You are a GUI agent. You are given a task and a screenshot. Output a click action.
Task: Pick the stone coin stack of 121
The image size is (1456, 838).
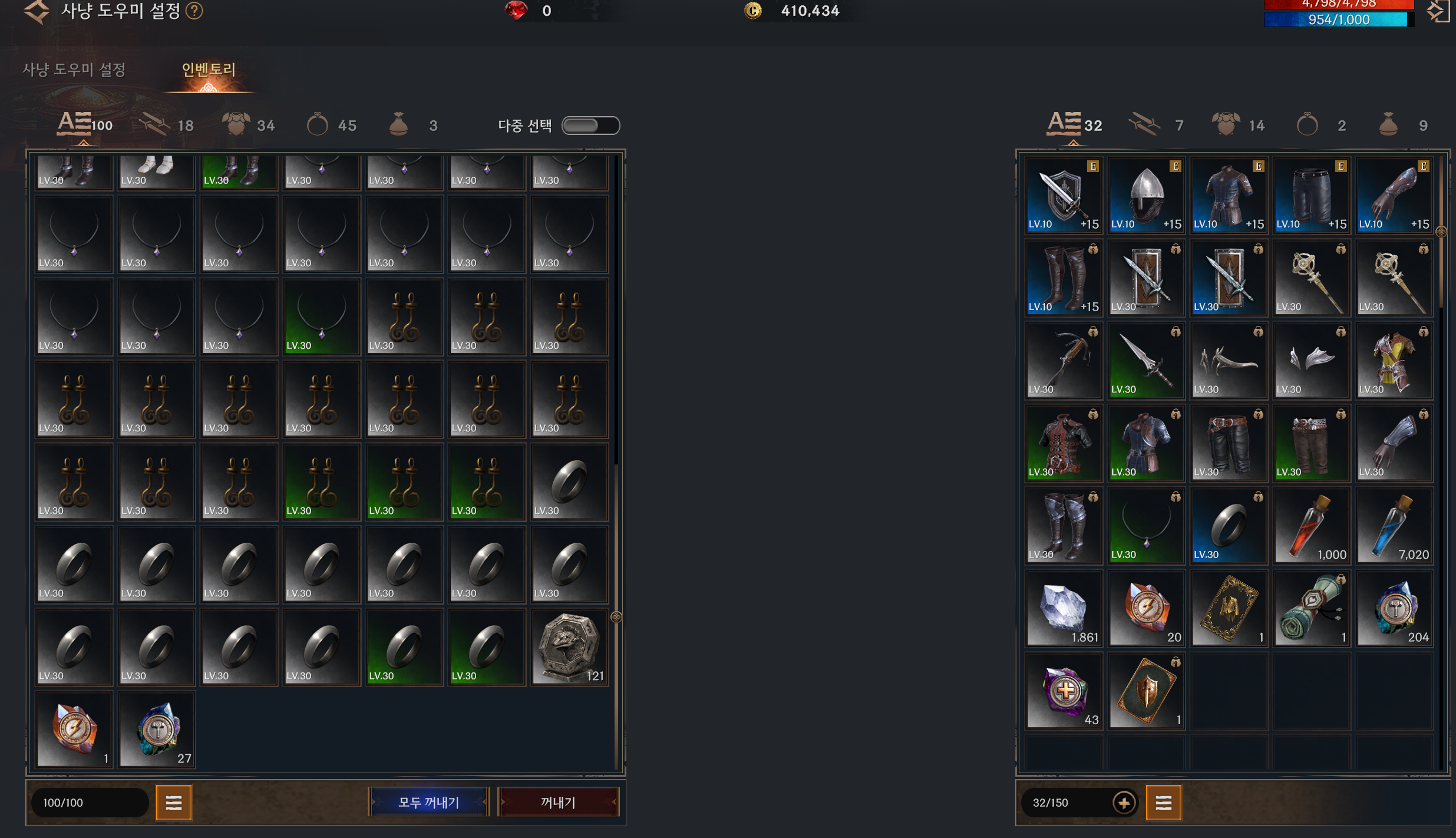pos(569,648)
